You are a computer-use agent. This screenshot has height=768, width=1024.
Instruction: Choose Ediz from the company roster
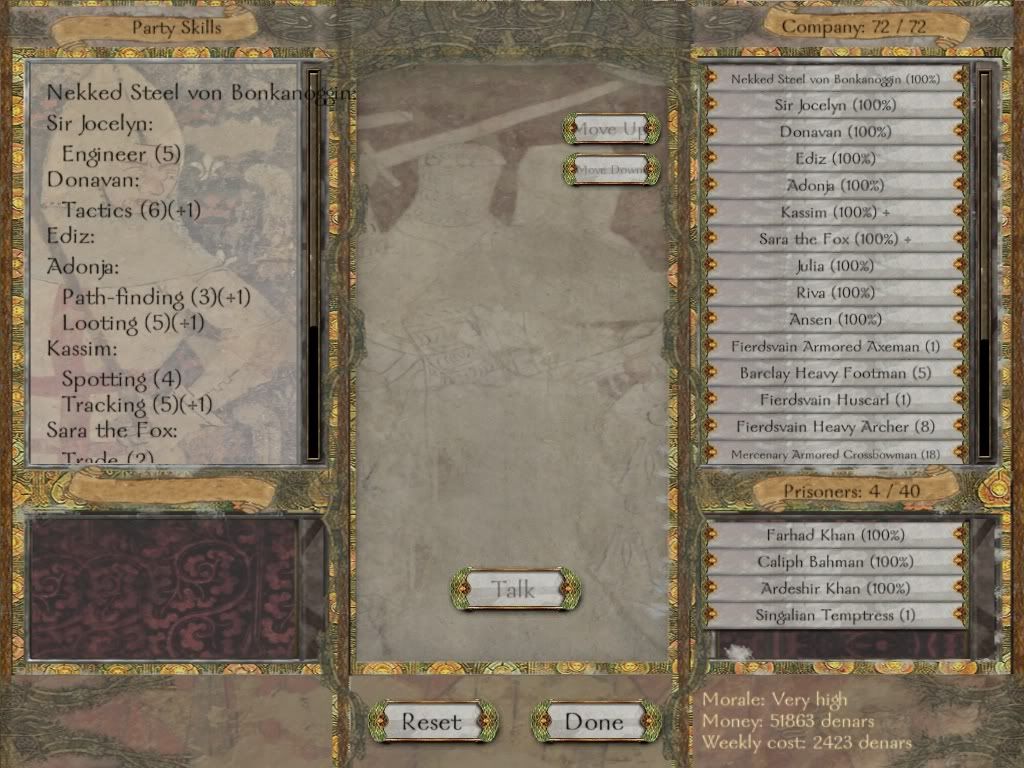pyautogui.click(x=835, y=158)
